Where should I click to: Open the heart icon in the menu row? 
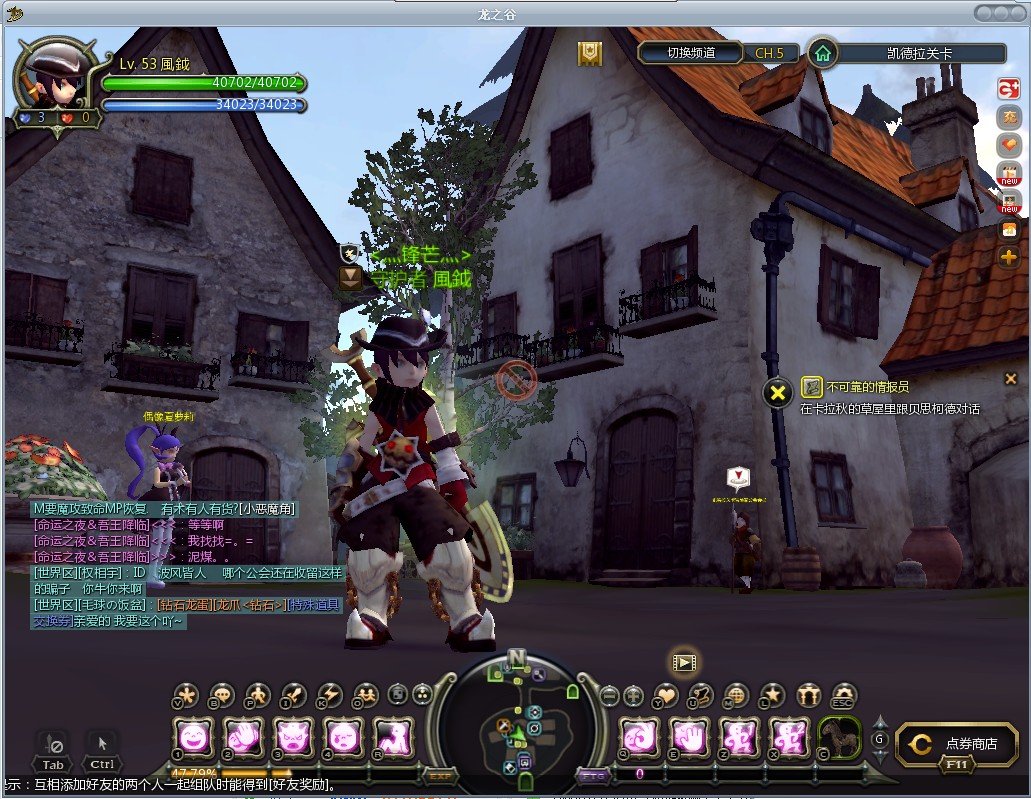pos(665,695)
